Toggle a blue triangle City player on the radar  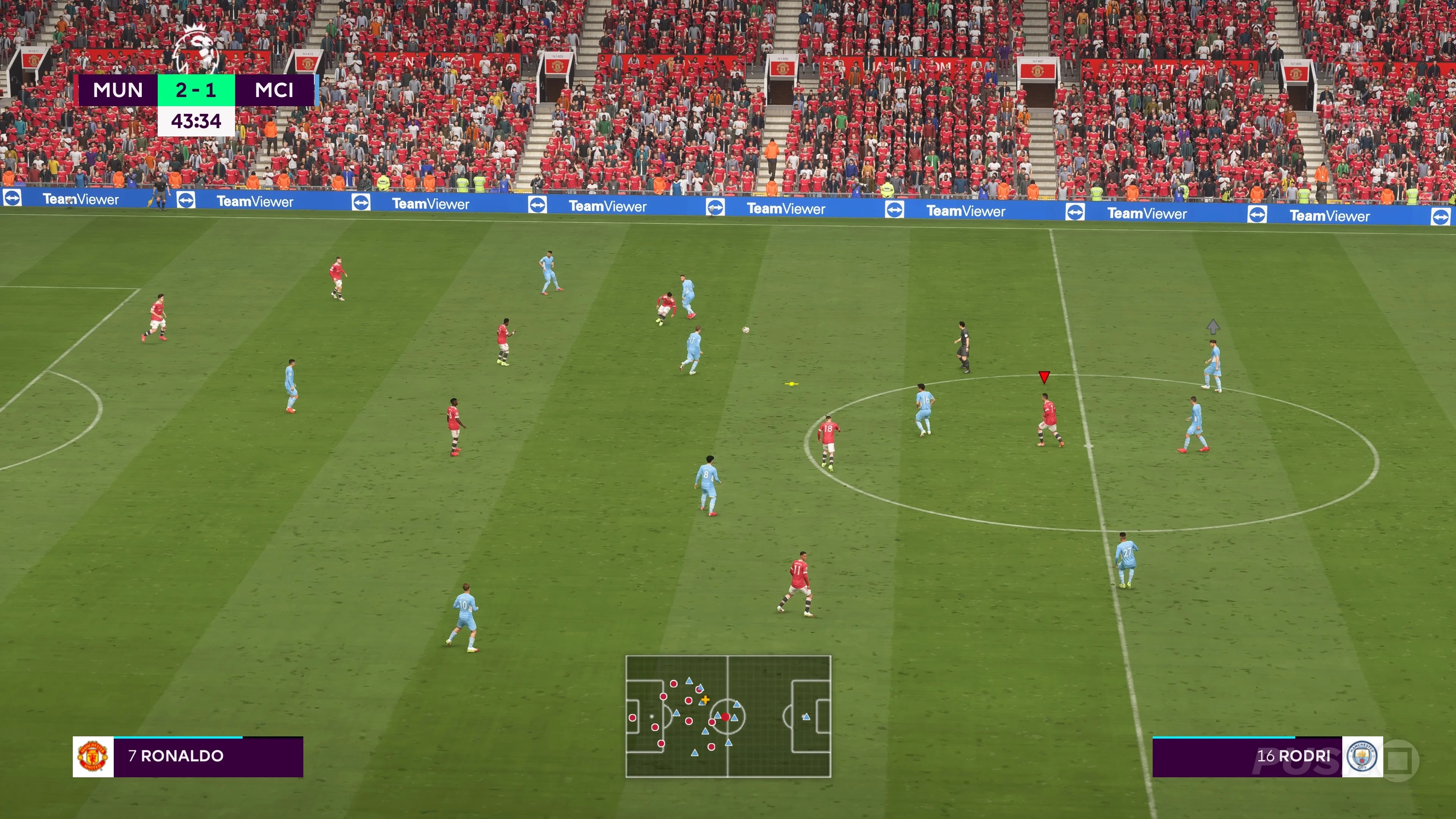click(x=728, y=743)
